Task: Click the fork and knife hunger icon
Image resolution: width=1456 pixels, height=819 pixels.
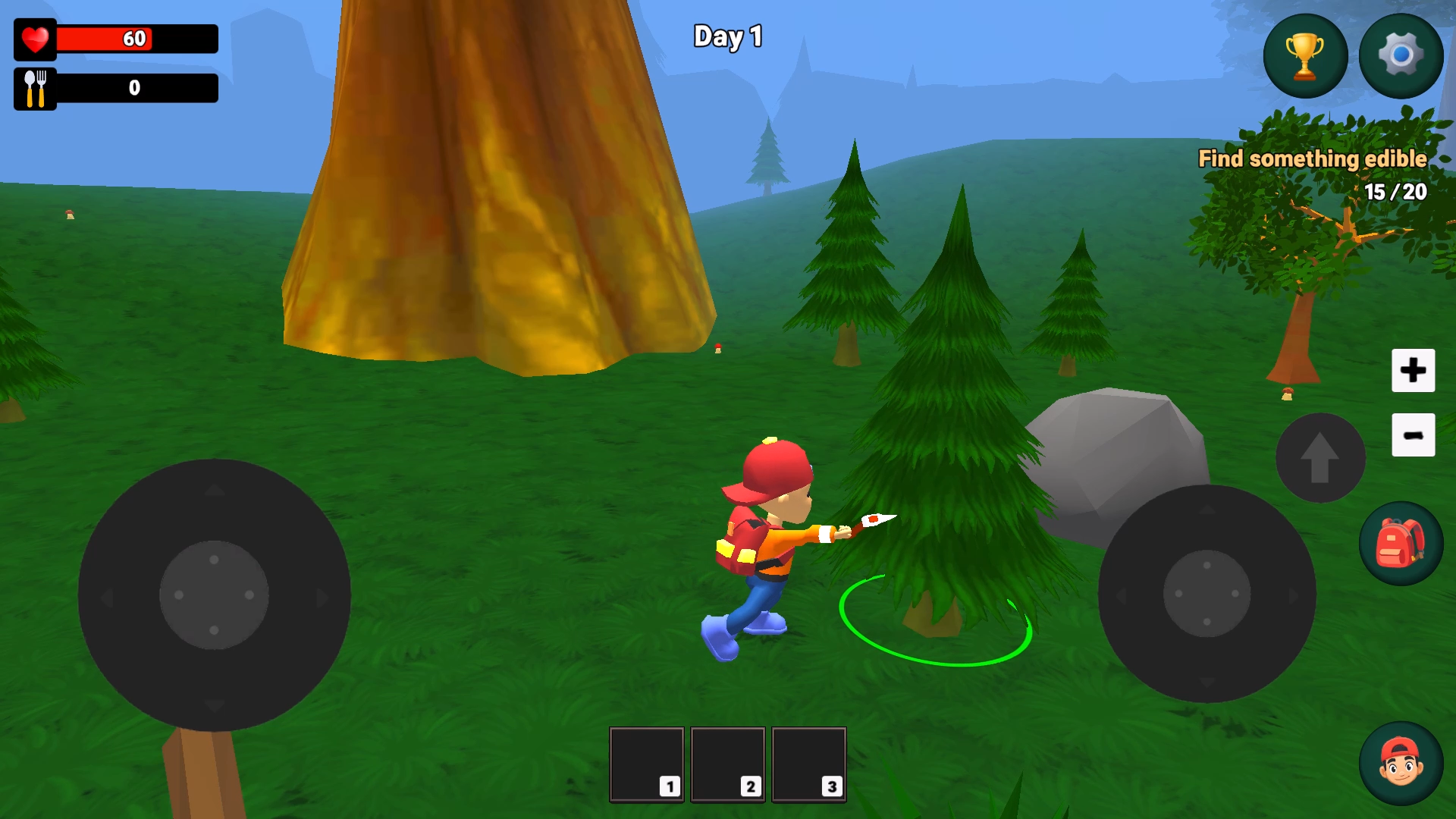Action: point(33,88)
